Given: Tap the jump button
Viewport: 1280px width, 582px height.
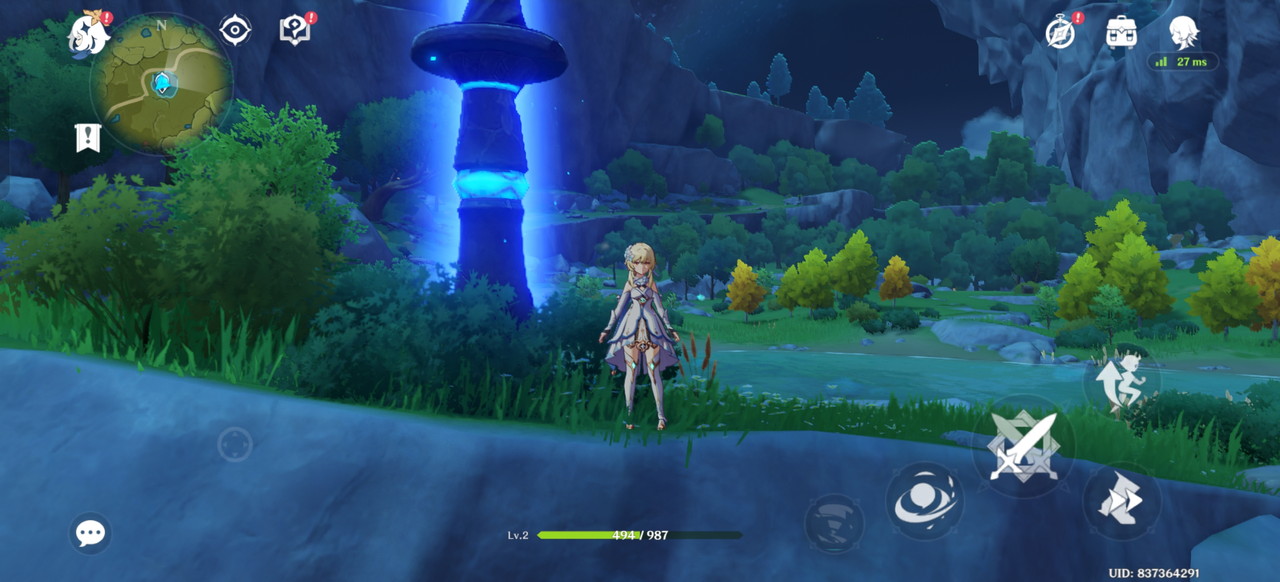Looking at the screenshot, I should [x=1122, y=380].
